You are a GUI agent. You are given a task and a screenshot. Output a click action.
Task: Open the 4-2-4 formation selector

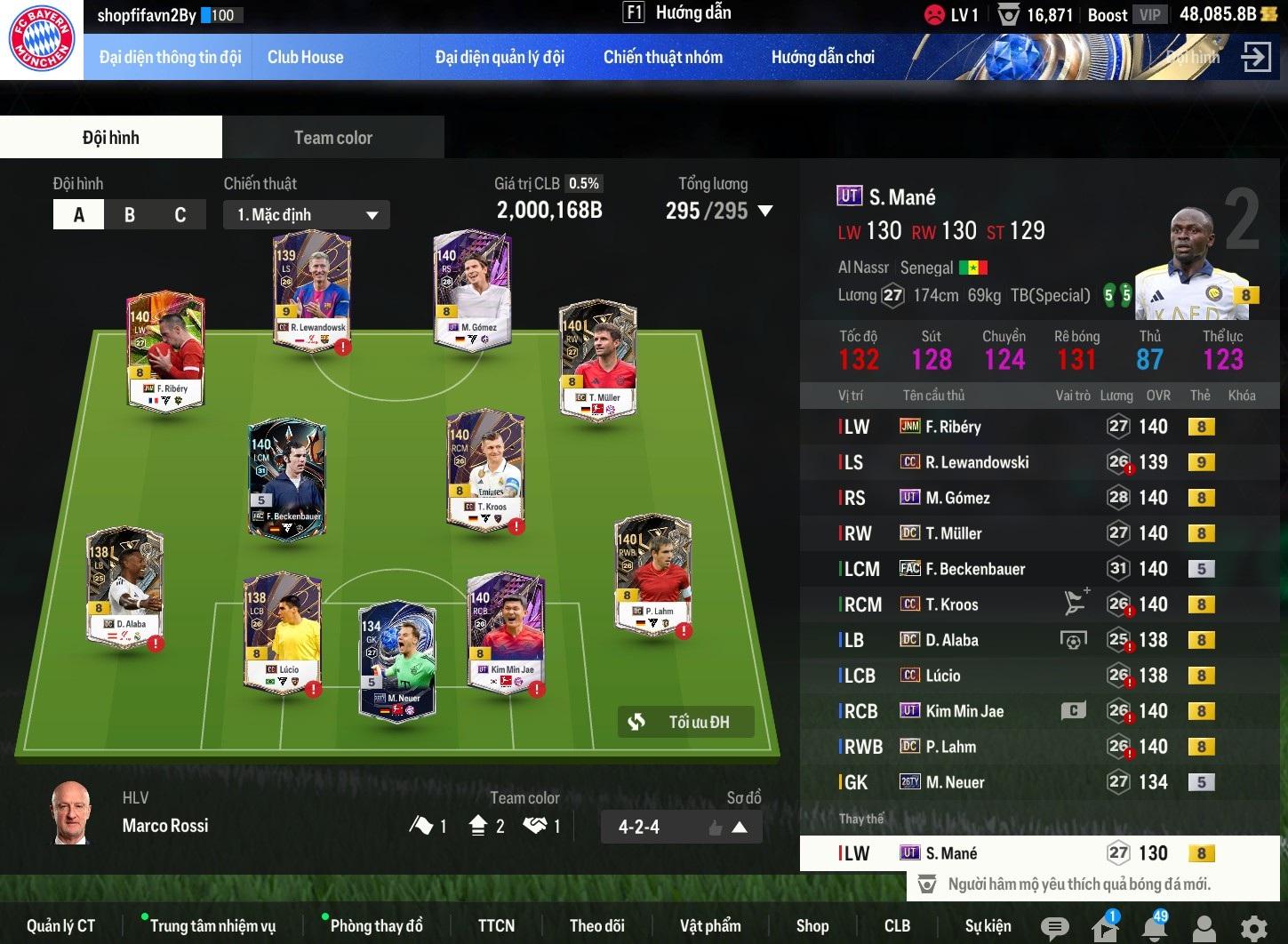pyautogui.click(x=681, y=827)
